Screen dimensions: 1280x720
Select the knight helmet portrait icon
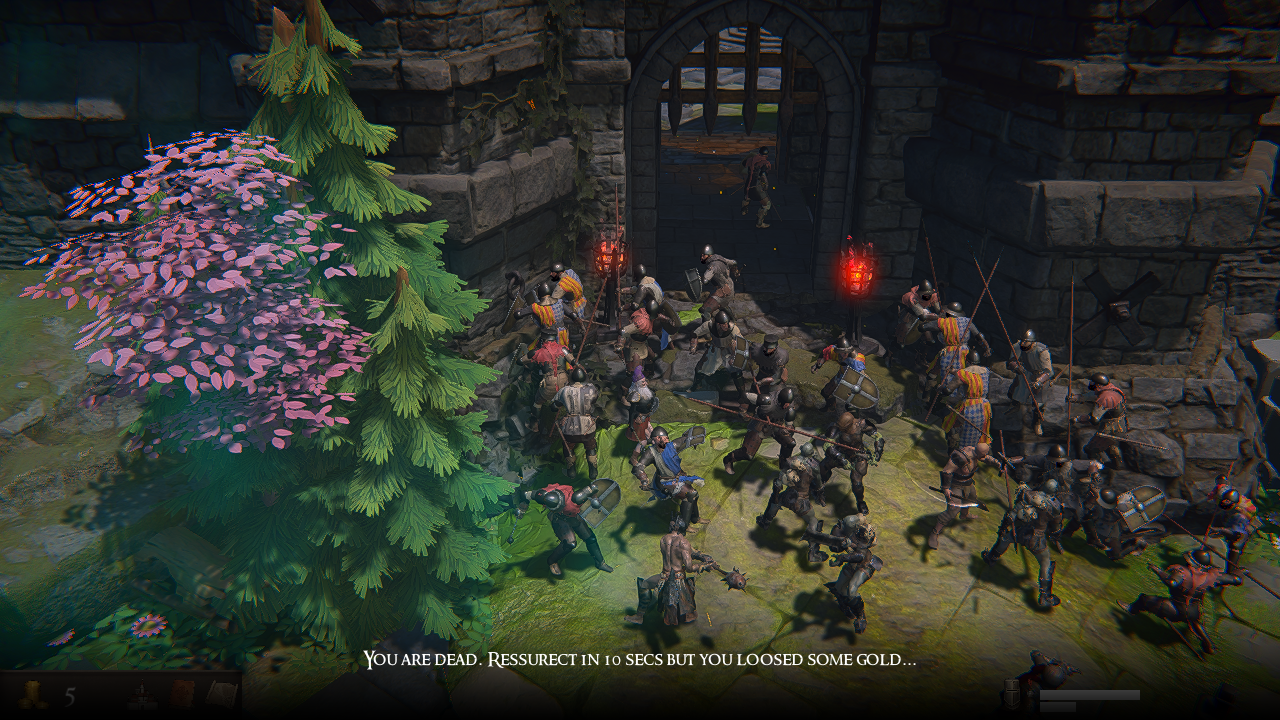tap(1012, 692)
